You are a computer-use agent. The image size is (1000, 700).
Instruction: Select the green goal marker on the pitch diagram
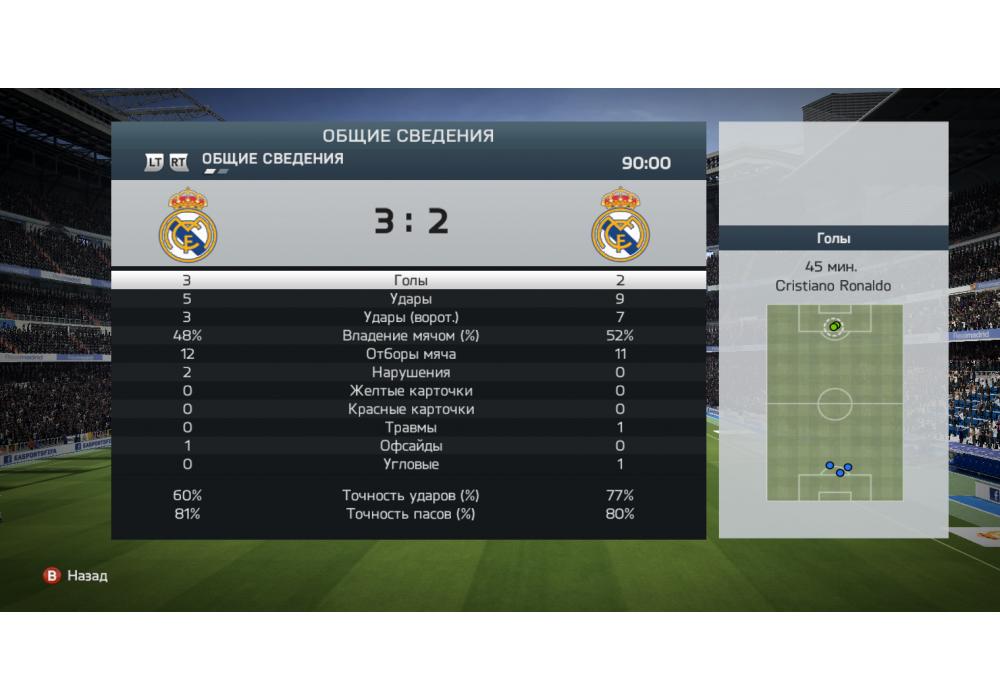tap(834, 326)
